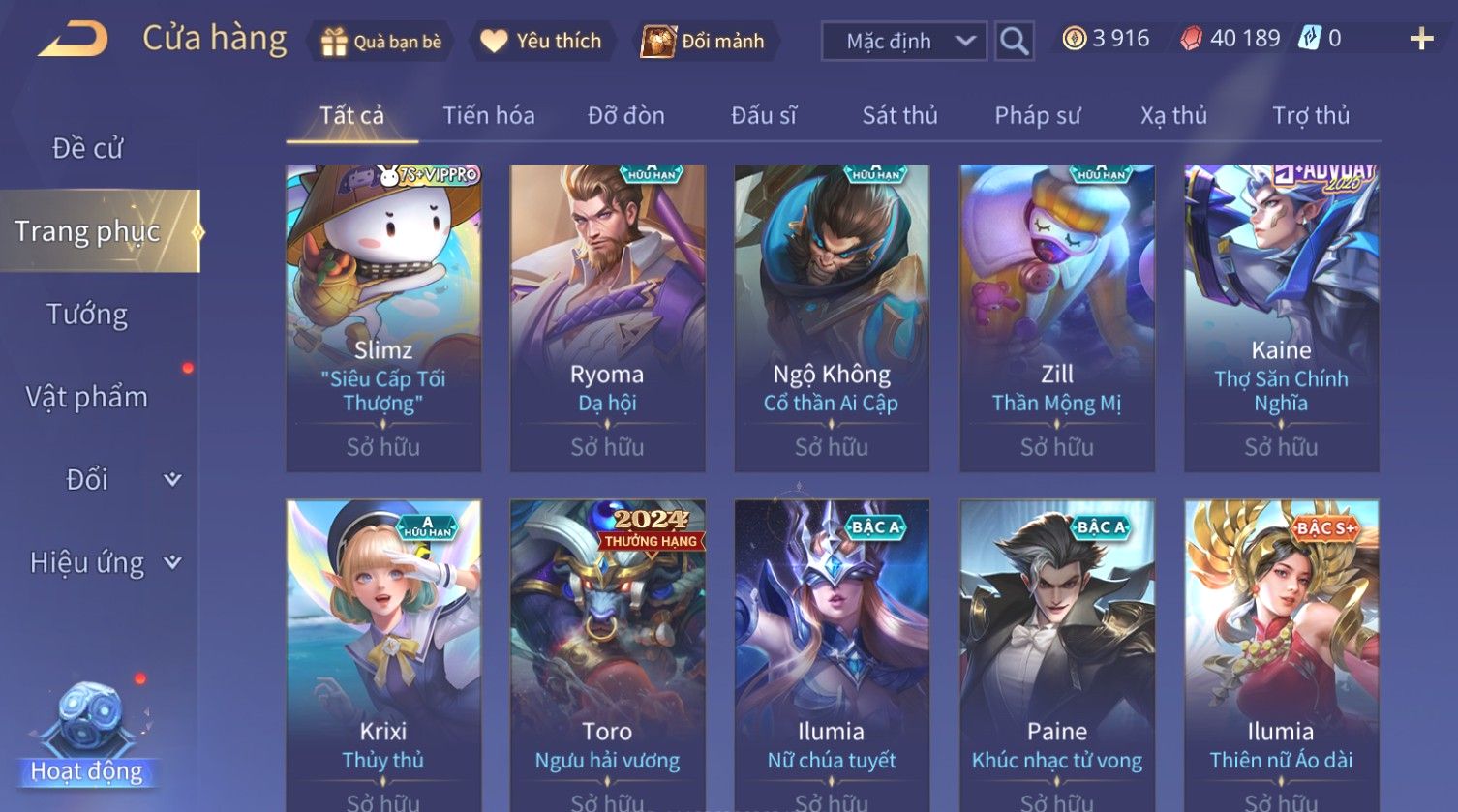Image resolution: width=1458 pixels, height=812 pixels.
Task: Switch to the Tiến hóa tab
Action: tap(488, 116)
